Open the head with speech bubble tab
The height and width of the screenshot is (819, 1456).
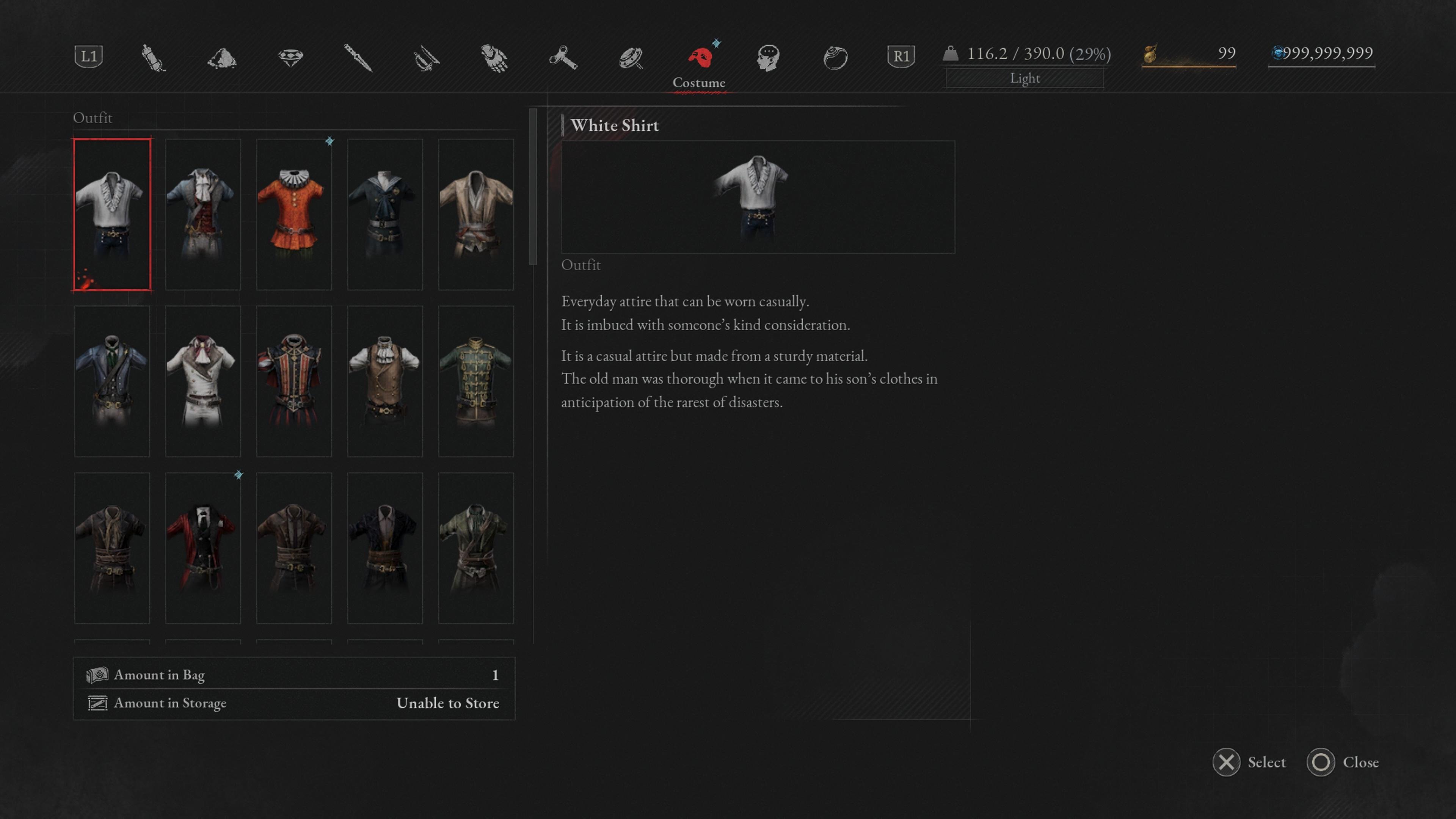tap(767, 57)
